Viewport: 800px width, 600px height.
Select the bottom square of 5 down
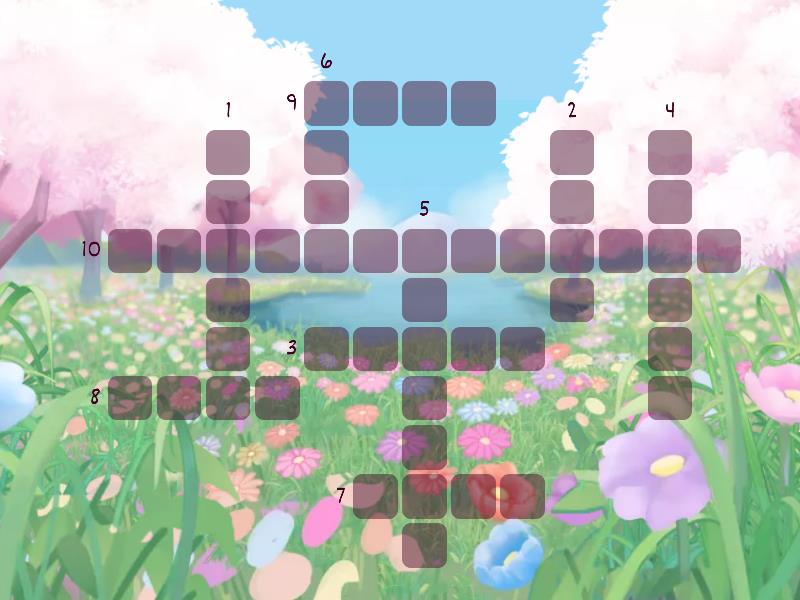click(x=425, y=544)
